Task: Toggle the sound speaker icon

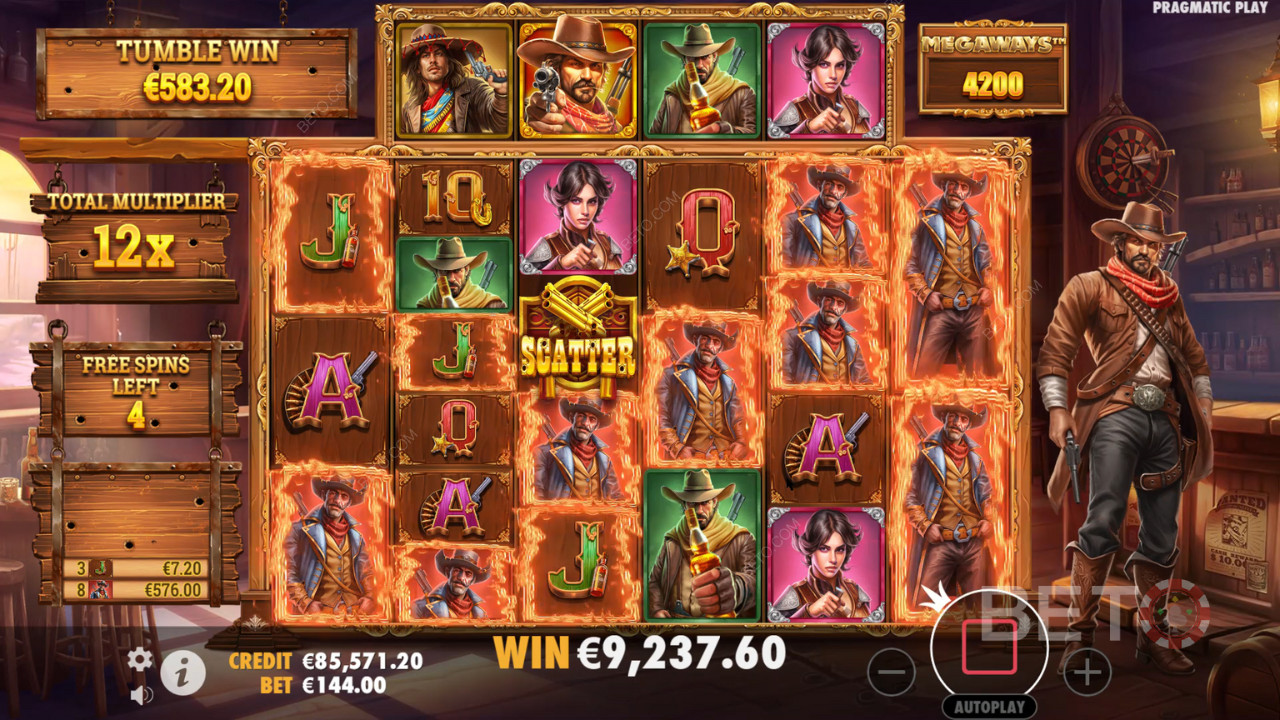Action: click(141, 693)
